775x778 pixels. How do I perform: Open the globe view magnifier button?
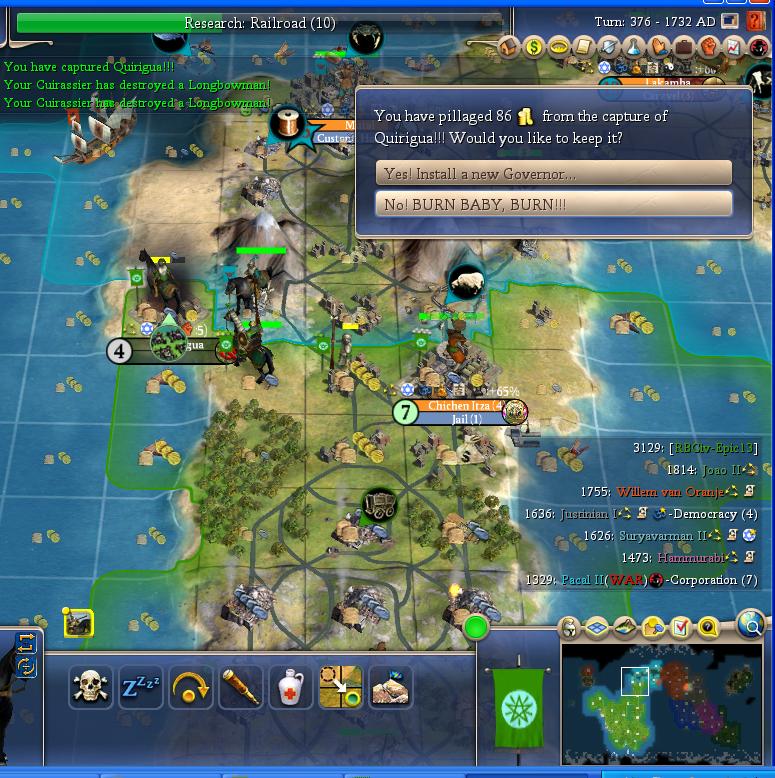point(750,626)
